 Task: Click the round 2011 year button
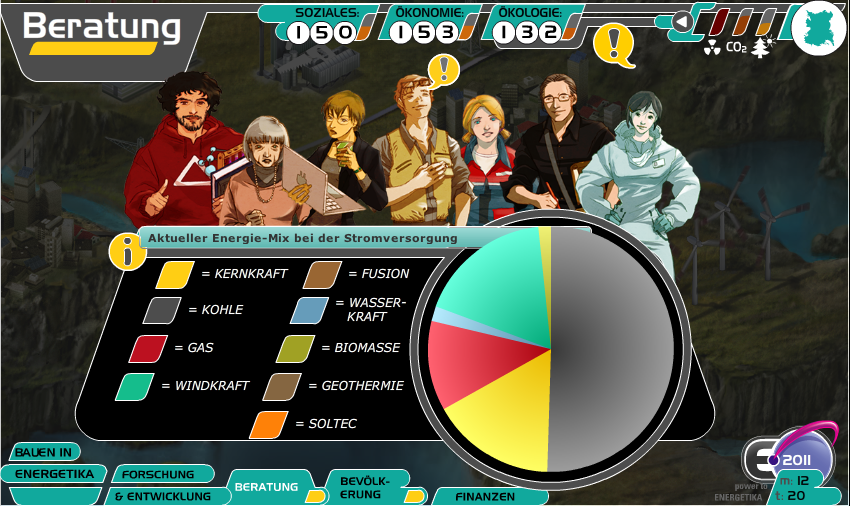[x=797, y=459]
